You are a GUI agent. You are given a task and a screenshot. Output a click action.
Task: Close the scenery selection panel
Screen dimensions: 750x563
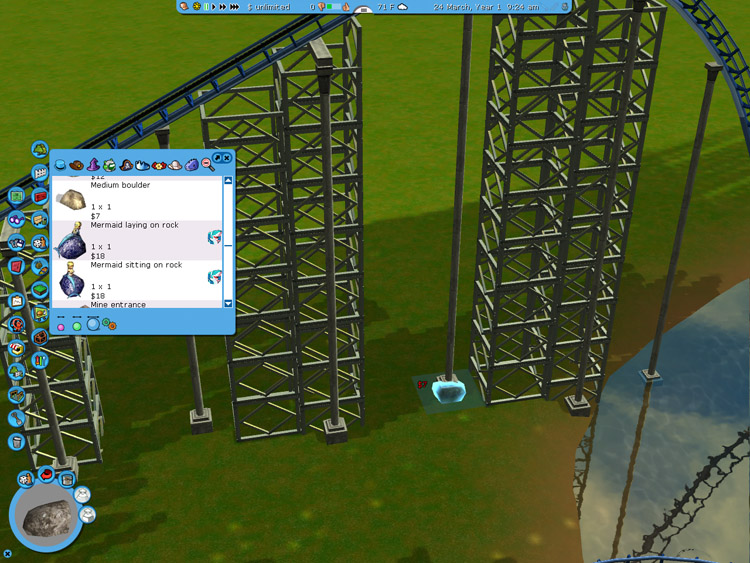coord(227,158)
